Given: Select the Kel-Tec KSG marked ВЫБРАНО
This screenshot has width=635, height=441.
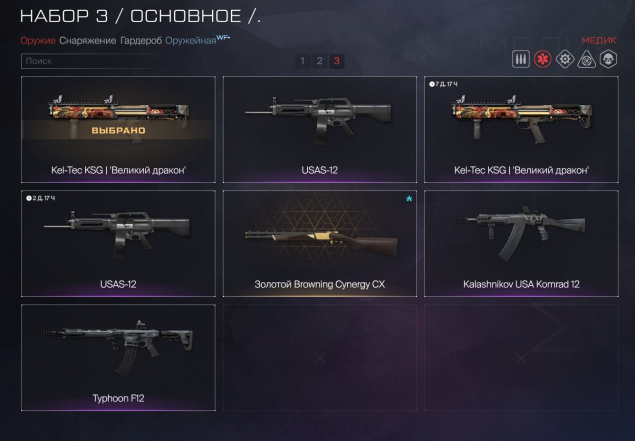Looking at the screenshot, I should [x=118, y=129].
